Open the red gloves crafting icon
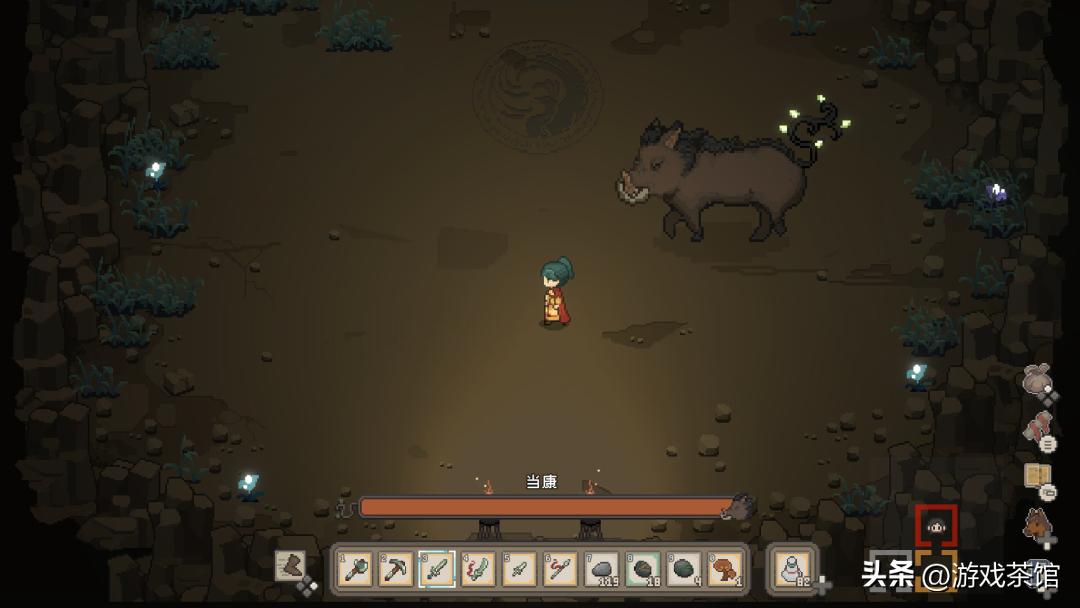 (1038, 428)
